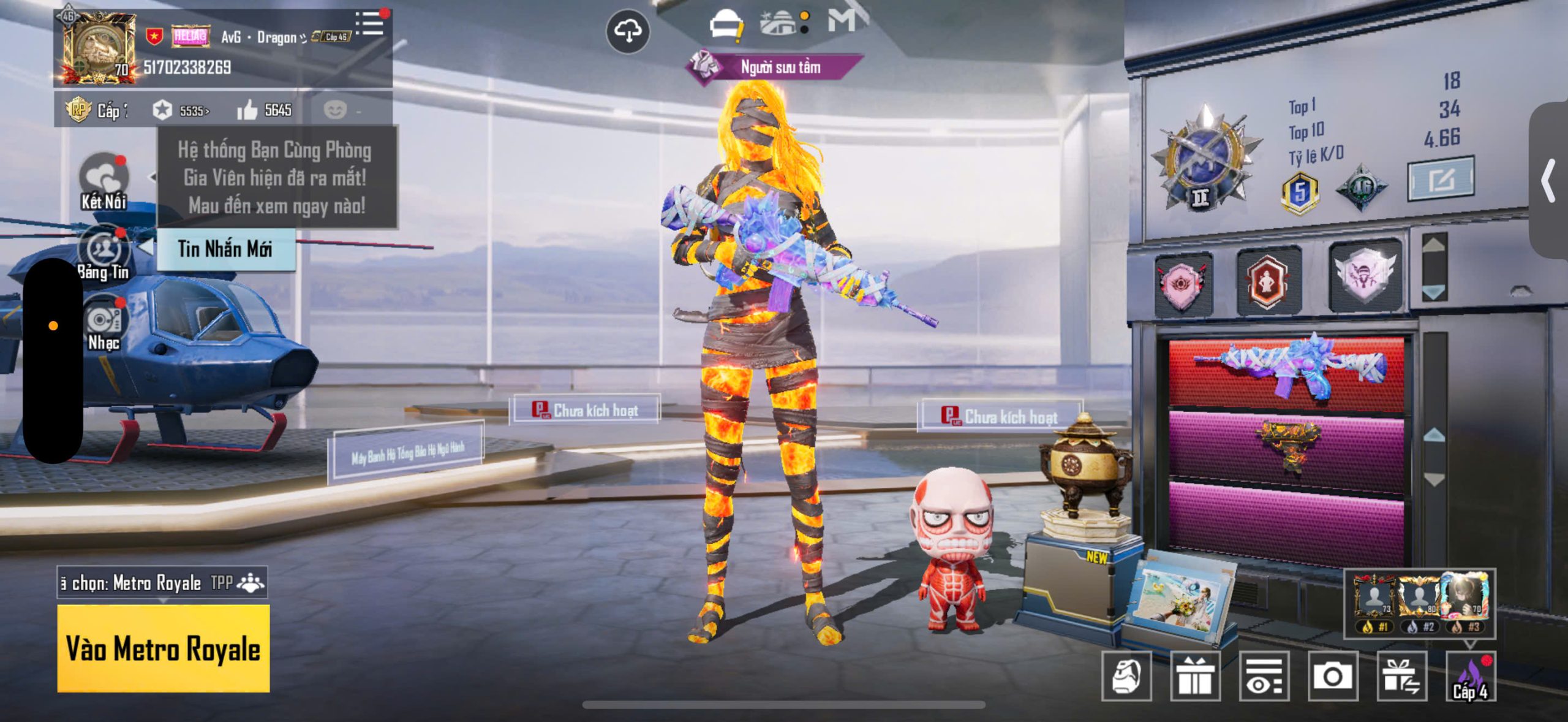This screenshot has height=722, width=1568.
Task: Change the selected Metro Royale mode
Action: 163,582
